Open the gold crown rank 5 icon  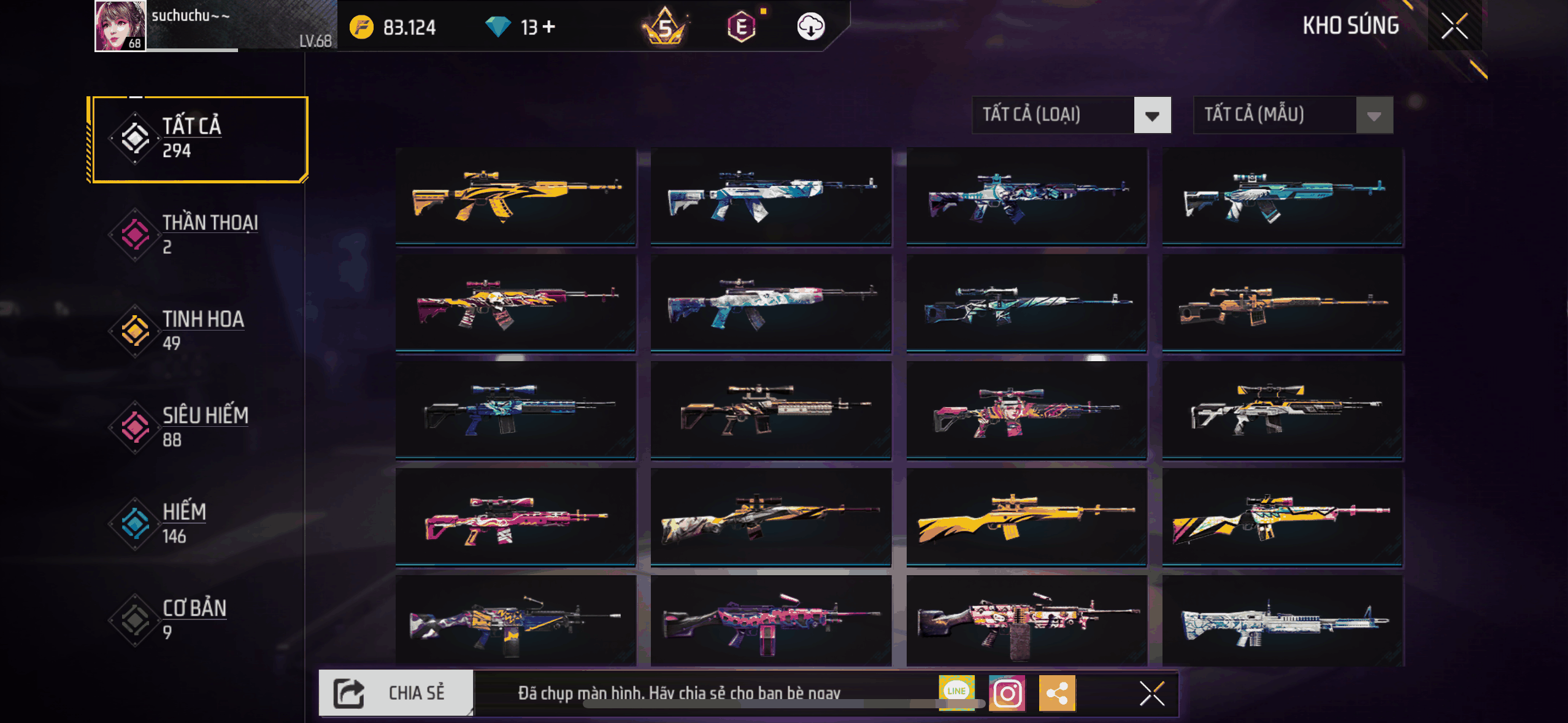click(664, 26)
